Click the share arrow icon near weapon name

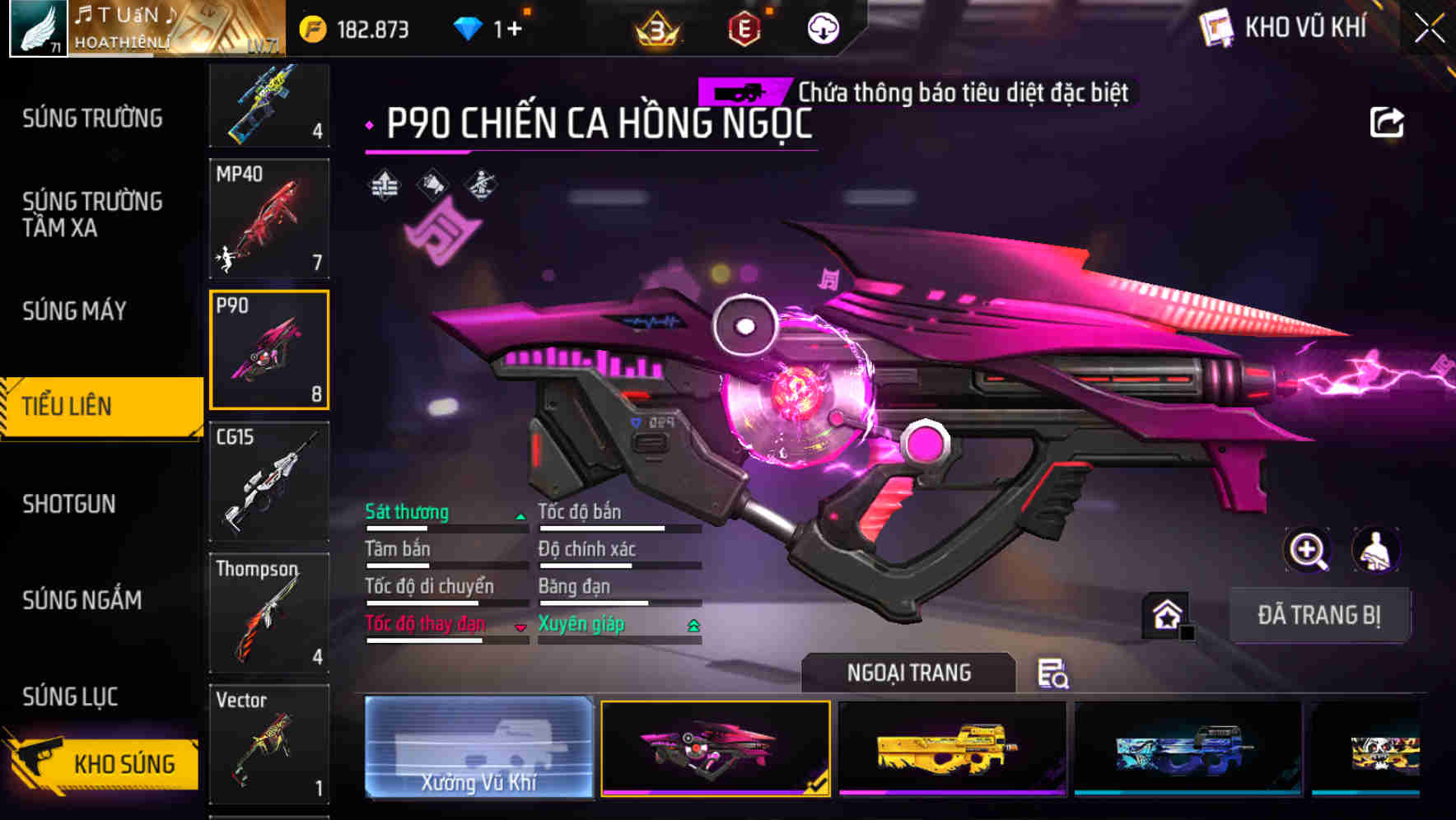point(1387,121)
